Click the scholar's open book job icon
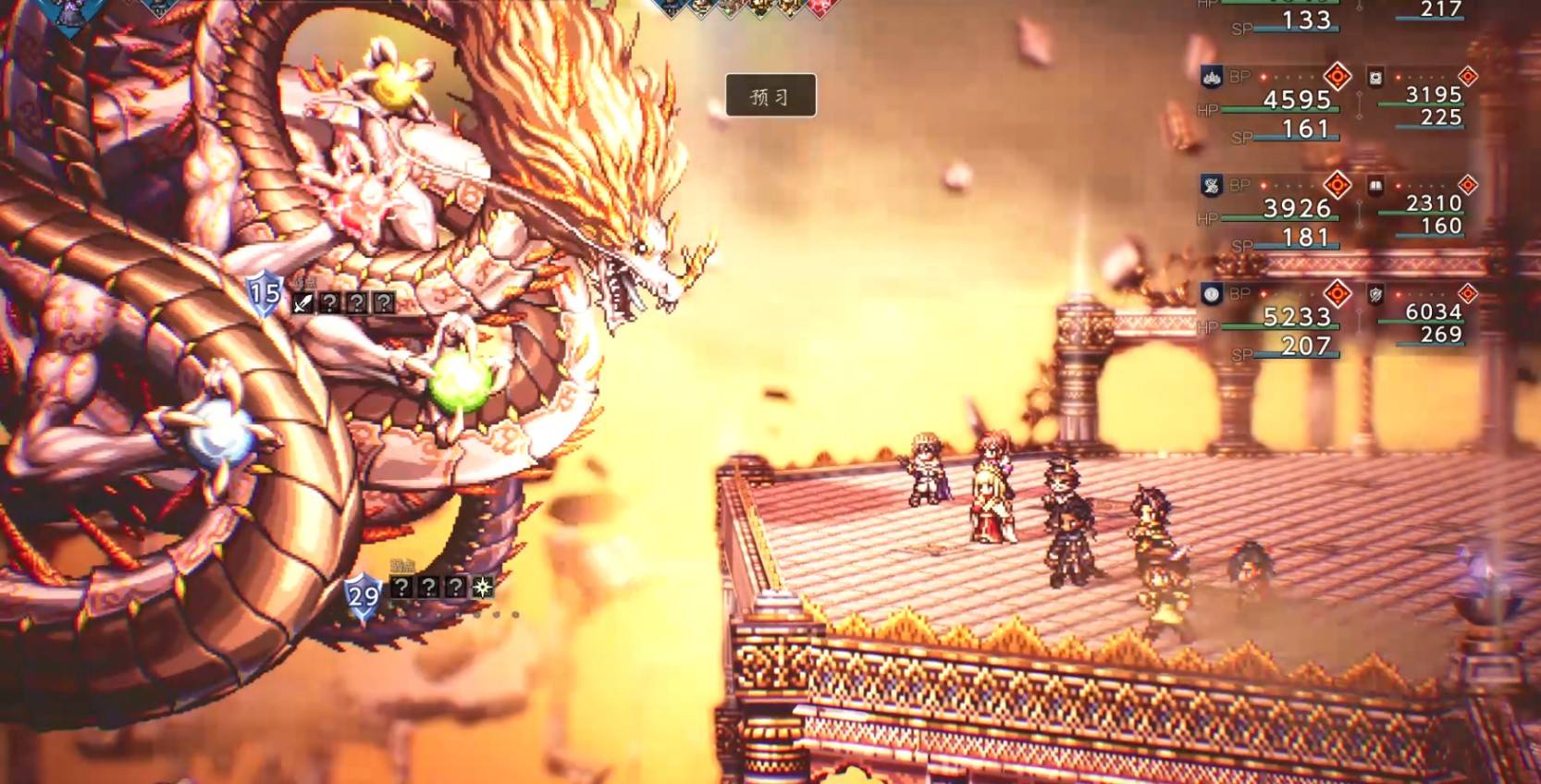This screenshot has height=784, width=1541. click(x=1375, y=186)
